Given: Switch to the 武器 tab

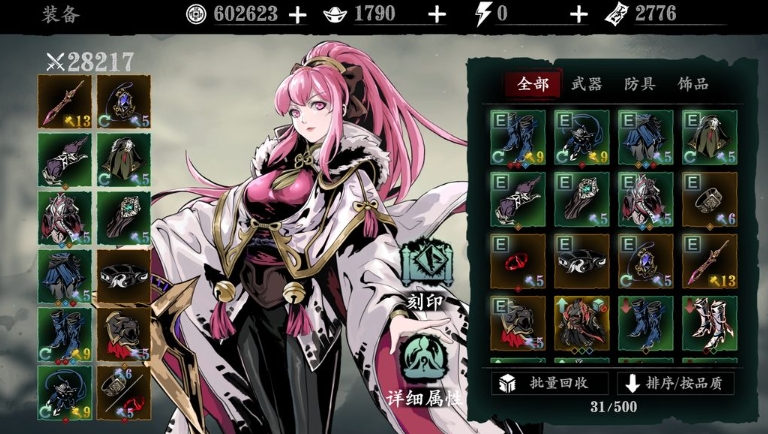Looking at the screenshot, I should coord(587,84).
